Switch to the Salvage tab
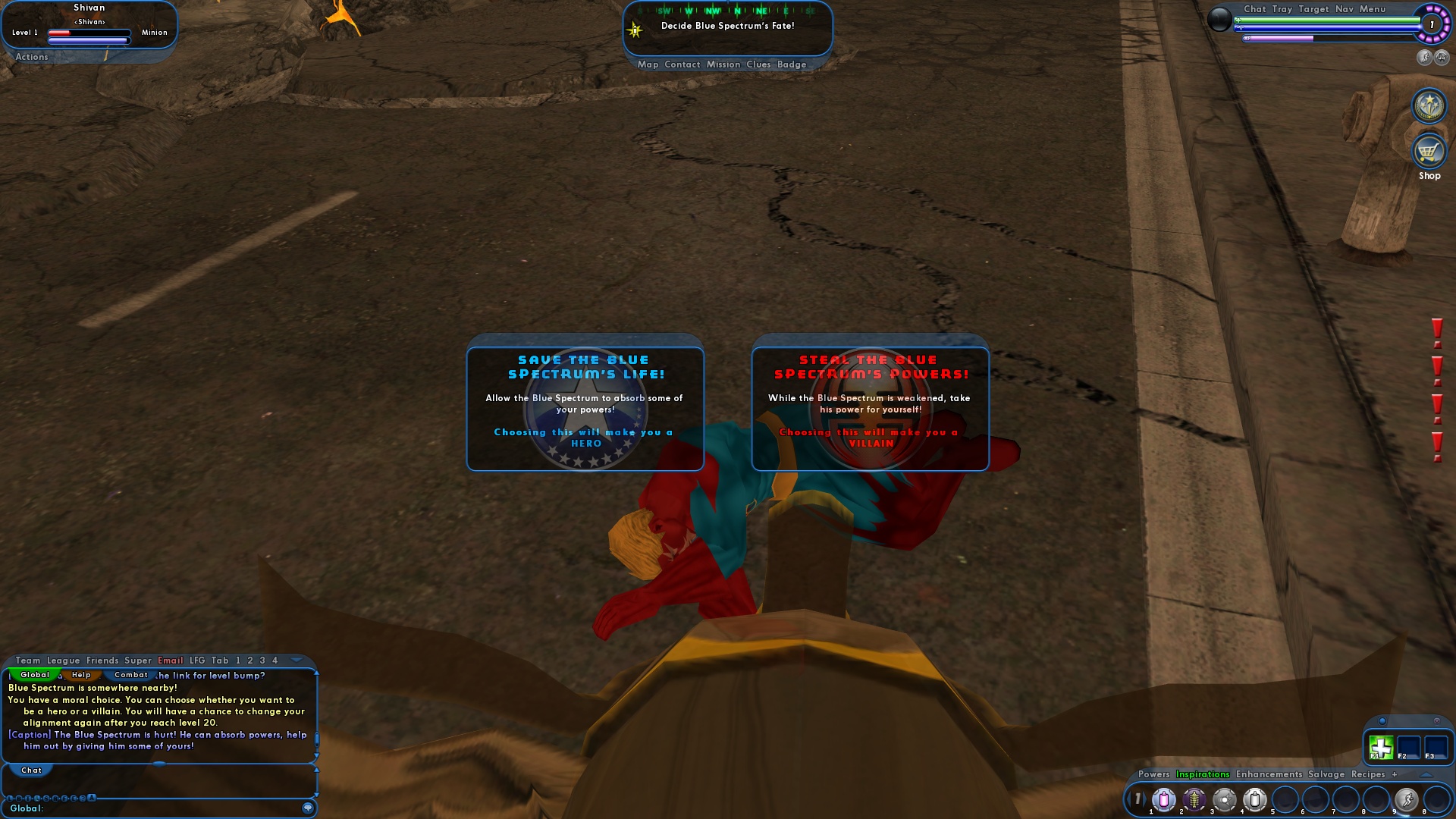Image resolution: width=1456 pixels, height=819 pixels. click(x=1325, y=775)
